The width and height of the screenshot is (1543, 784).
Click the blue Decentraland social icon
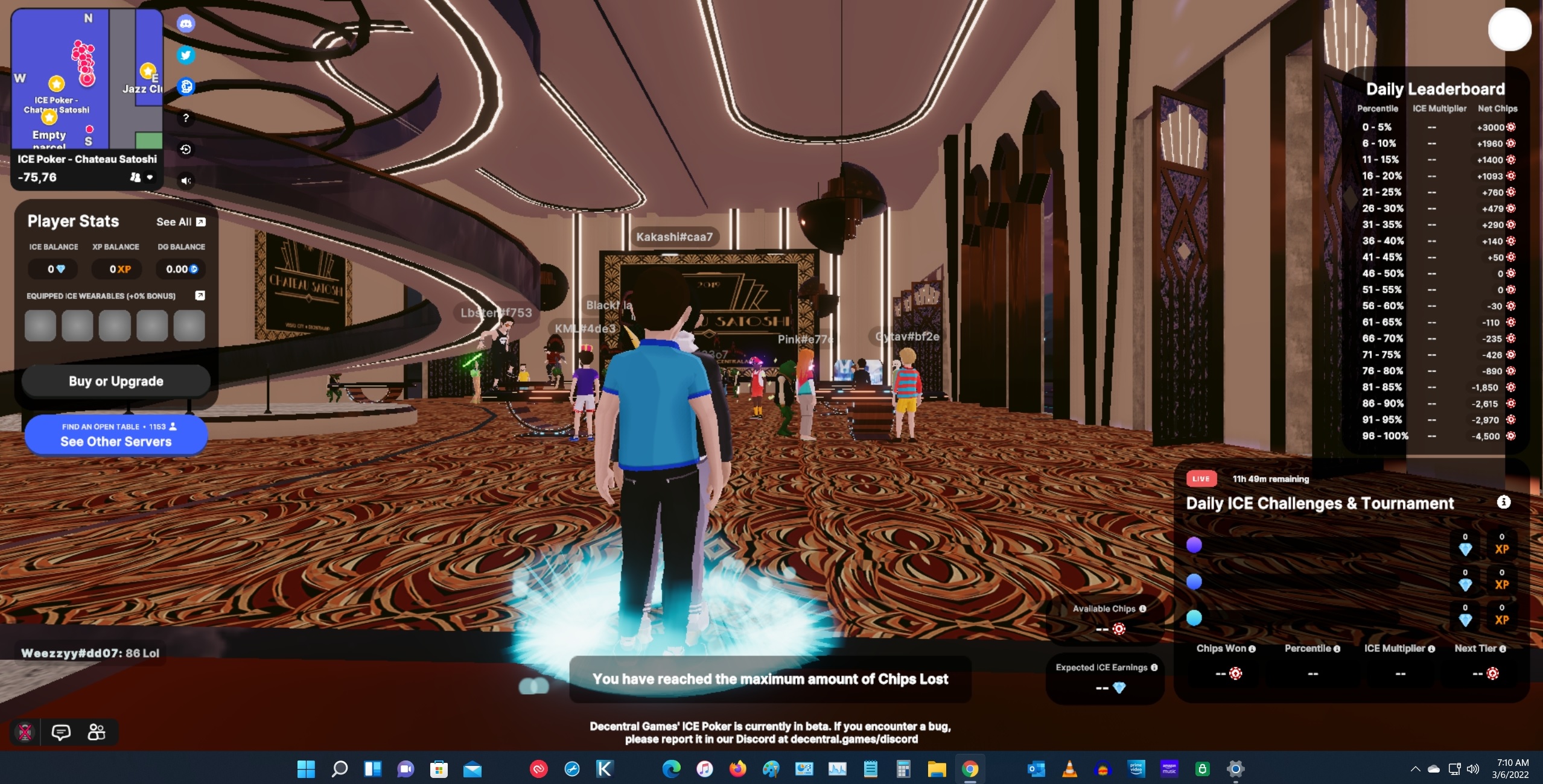click(x=186, y=86)
